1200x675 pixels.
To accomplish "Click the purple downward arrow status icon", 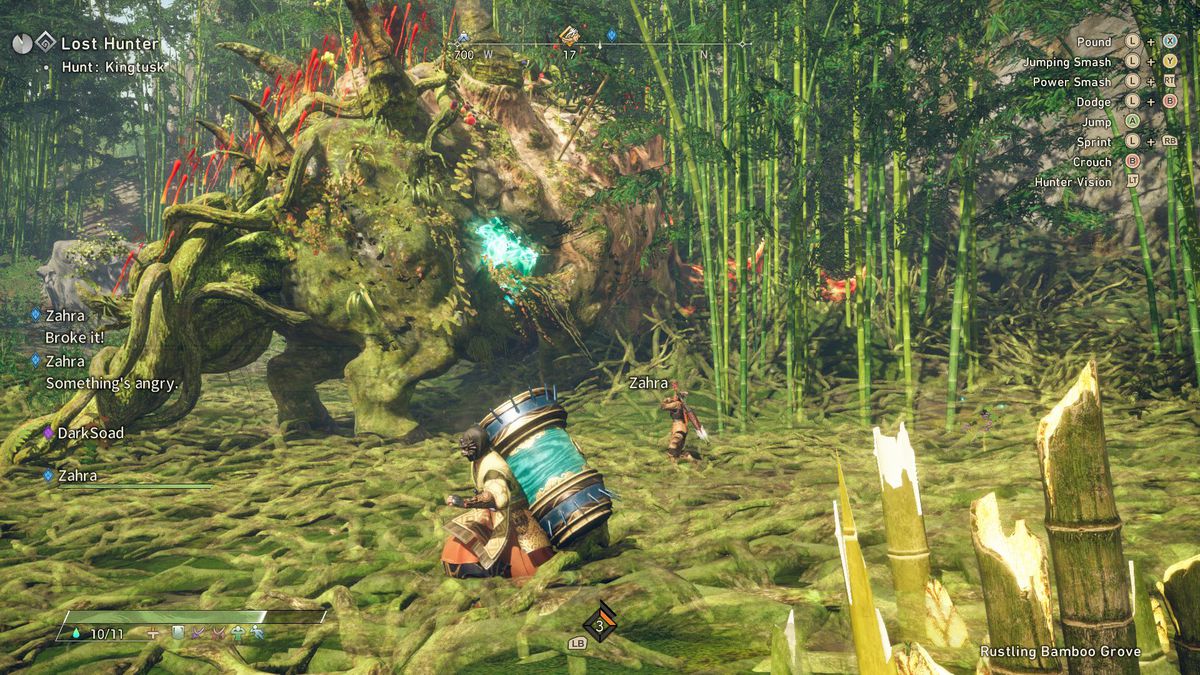I will coord(198,633).
